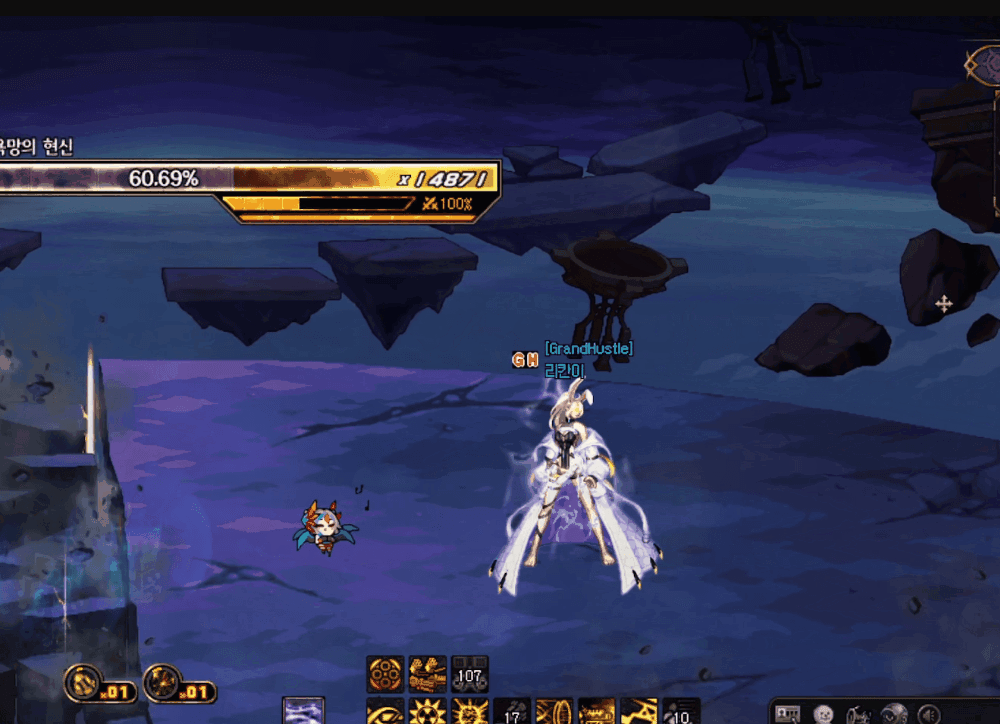
Task: Activate the four-circle revolver cylinder skill
Action: pyautogui.click(x=386, y=674)
